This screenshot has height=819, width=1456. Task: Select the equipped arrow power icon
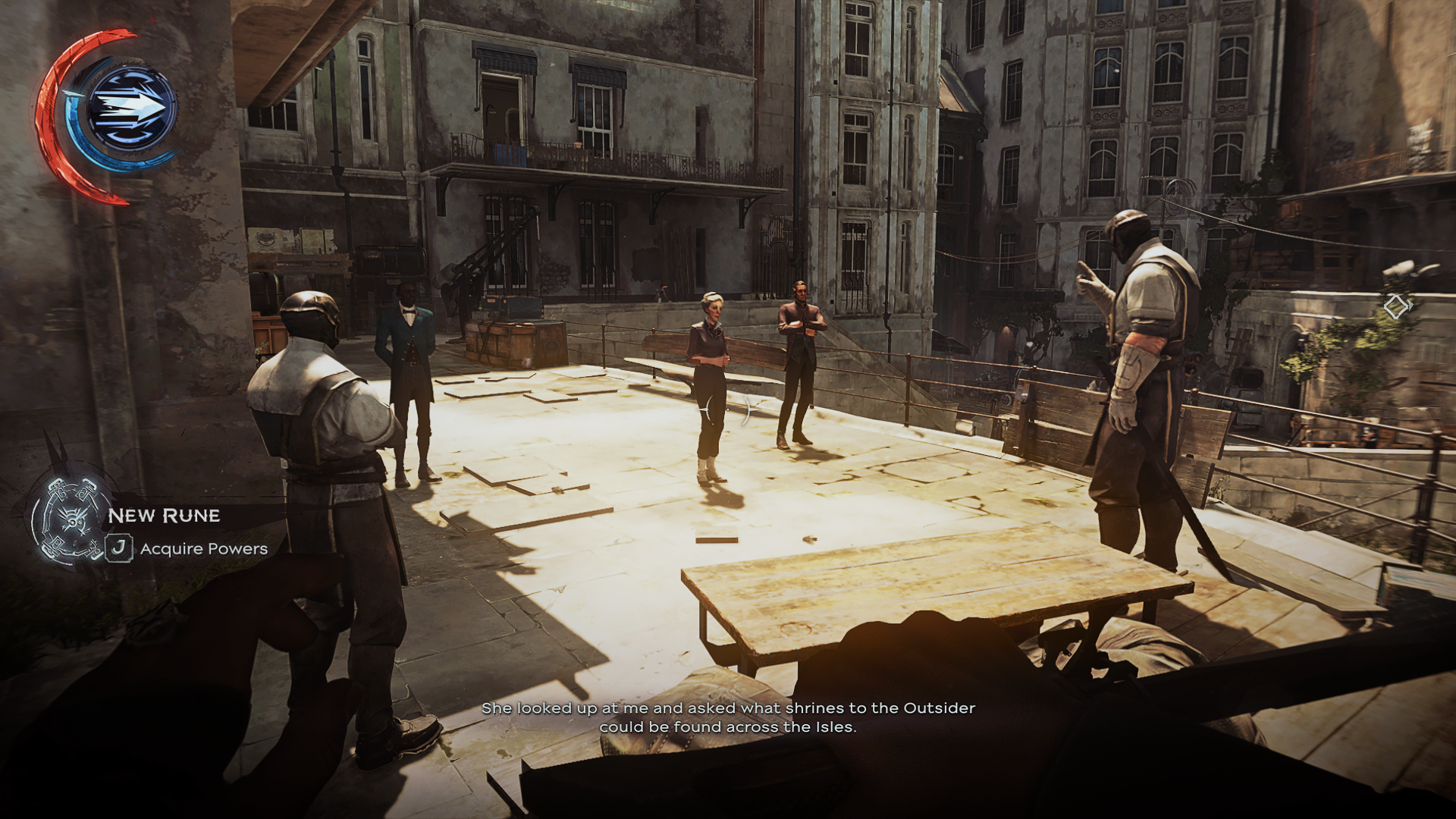[130, 108]
